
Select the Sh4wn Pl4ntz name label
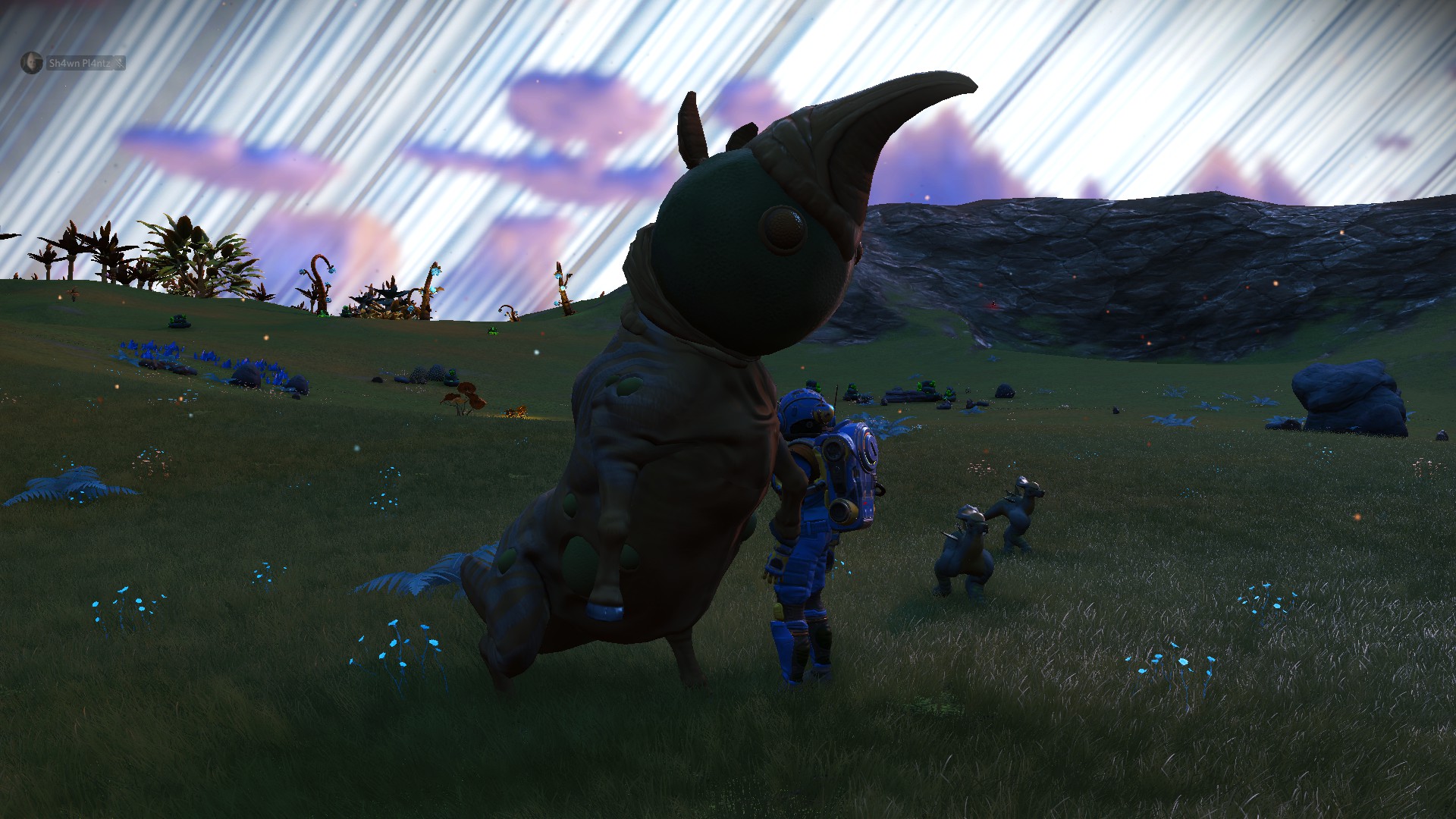coord(79,64)
